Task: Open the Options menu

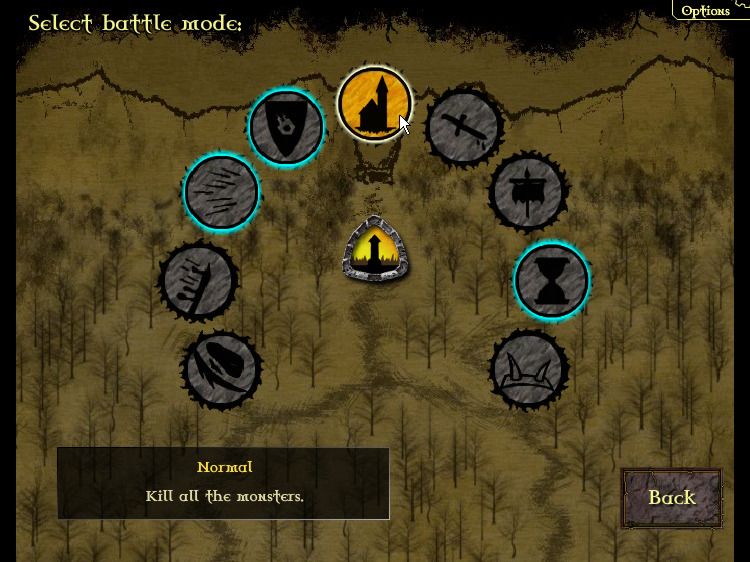Action: tap(705, 10)
